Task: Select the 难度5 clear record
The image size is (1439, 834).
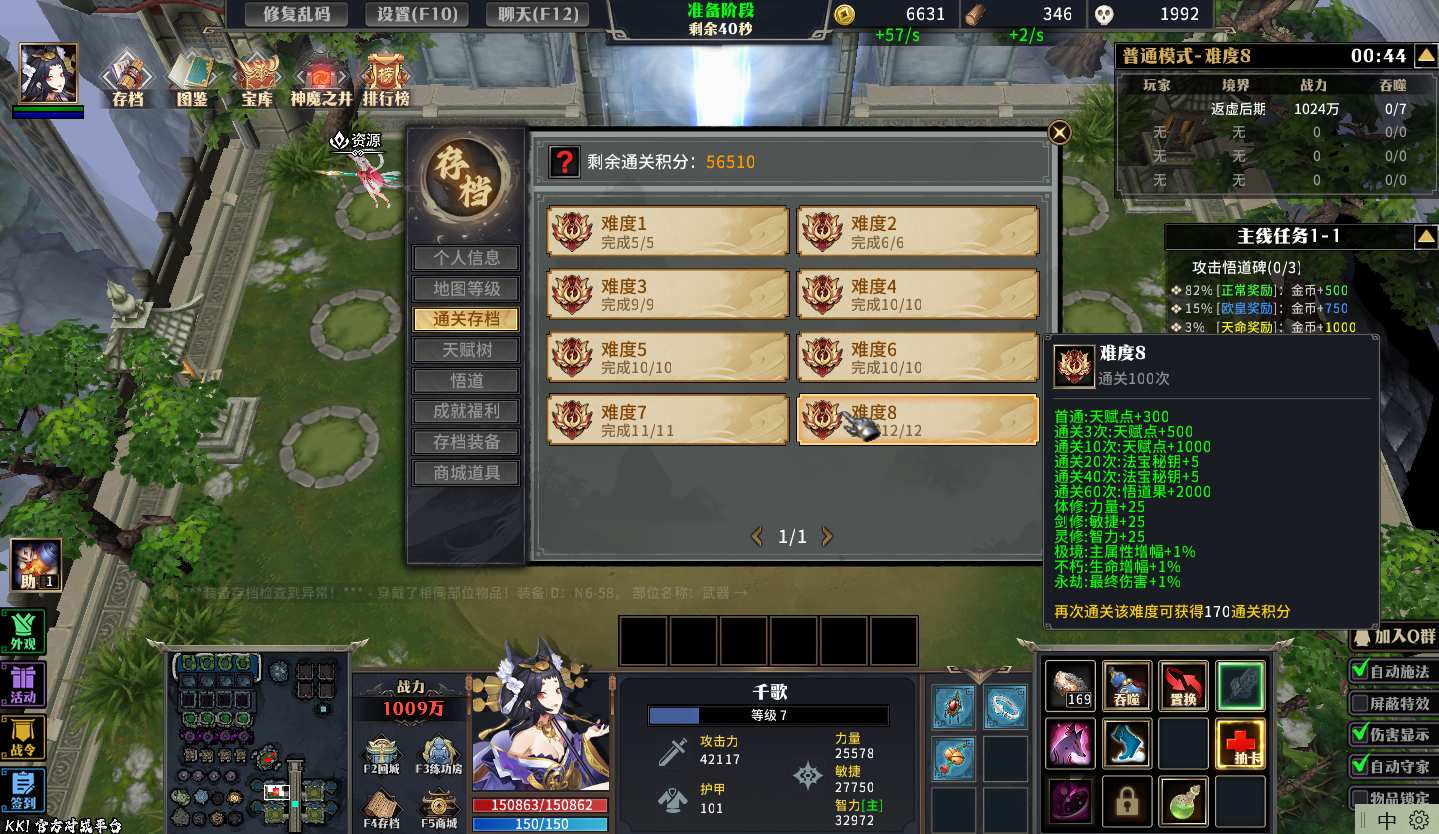Action: click(668, 358)
